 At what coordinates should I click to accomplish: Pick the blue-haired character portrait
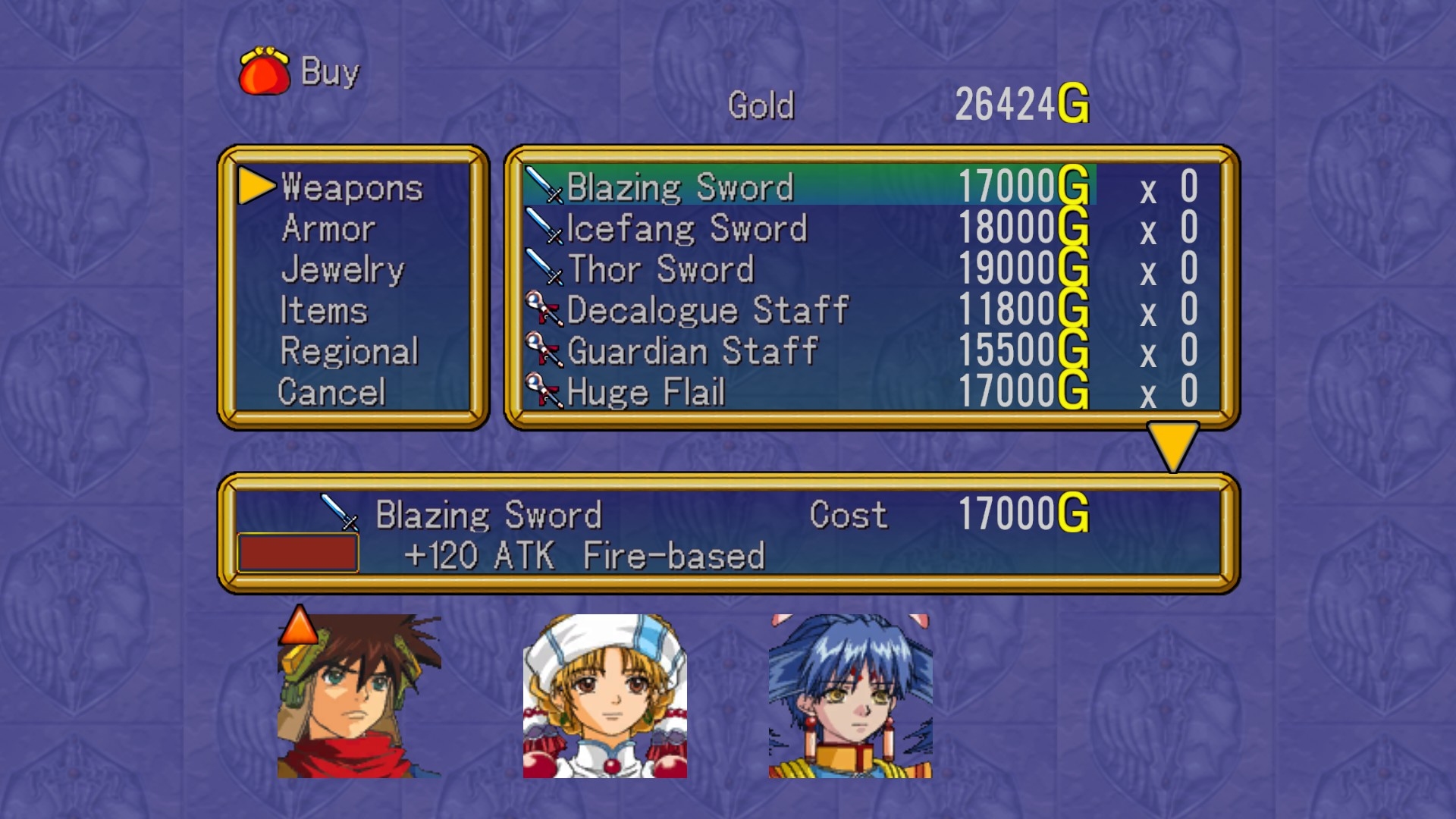850,696
